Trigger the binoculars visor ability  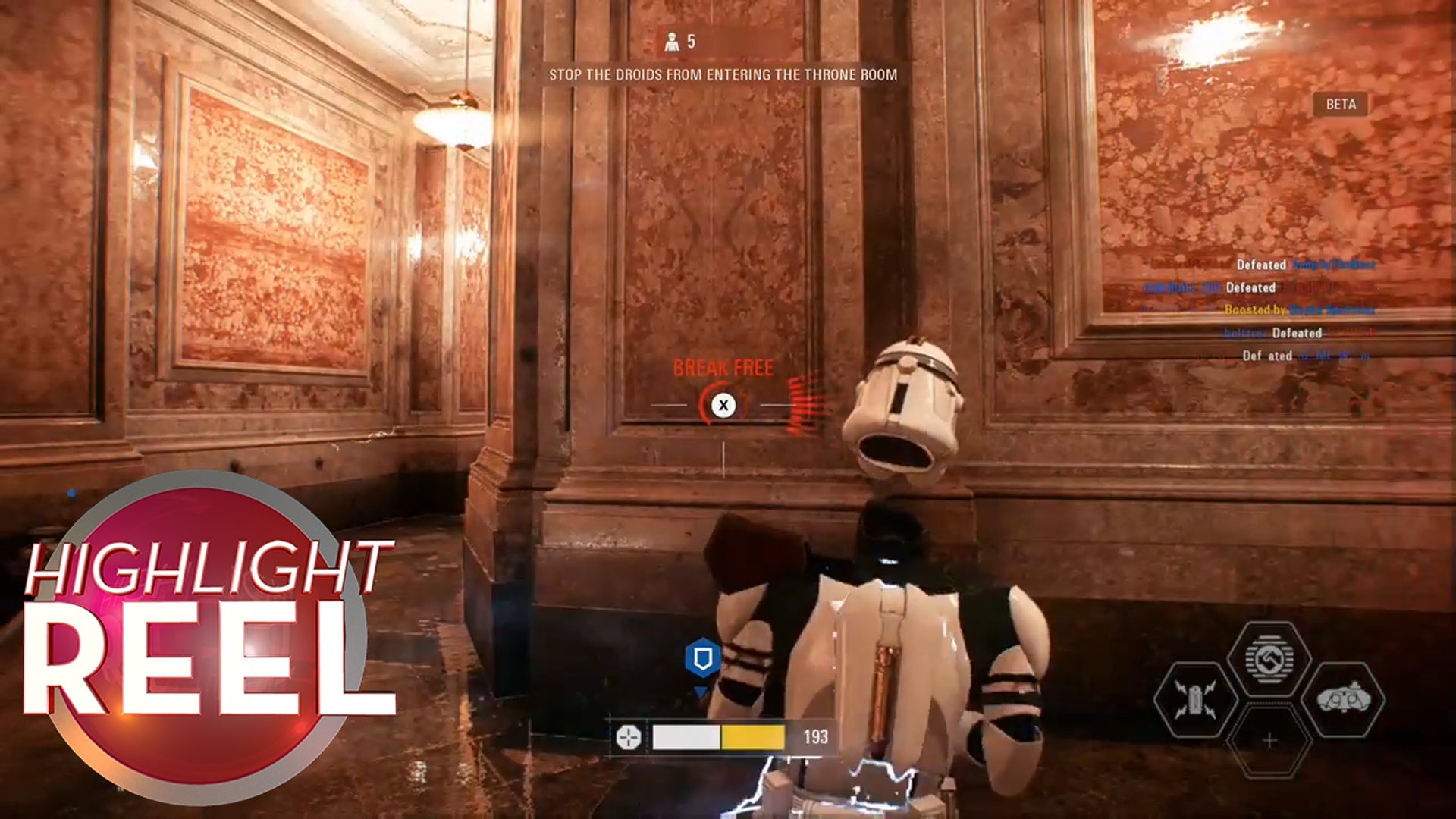[x=1343, y=699]
